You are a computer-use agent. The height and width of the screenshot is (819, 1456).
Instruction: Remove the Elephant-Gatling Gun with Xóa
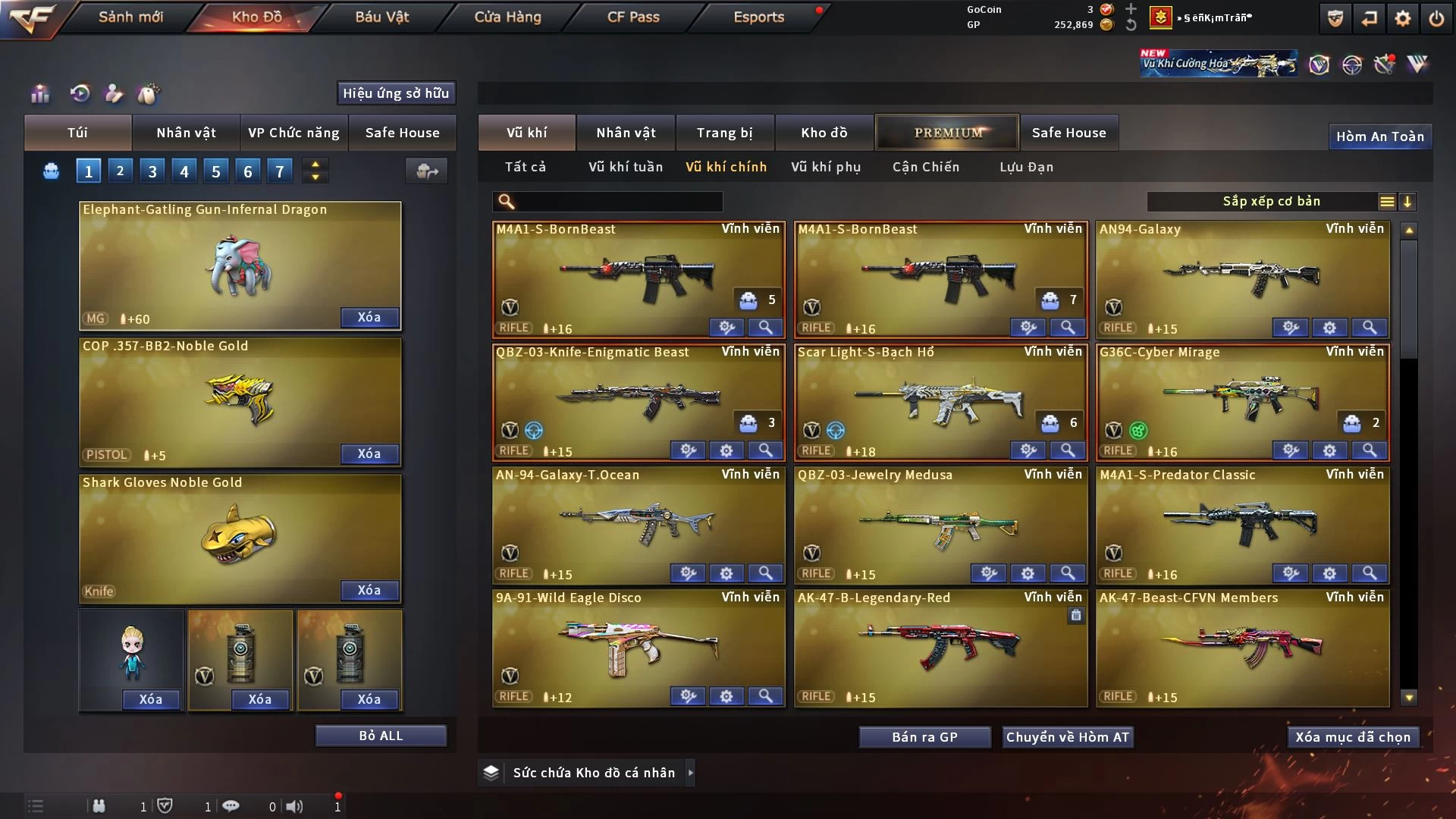click(x=369, y=317)
